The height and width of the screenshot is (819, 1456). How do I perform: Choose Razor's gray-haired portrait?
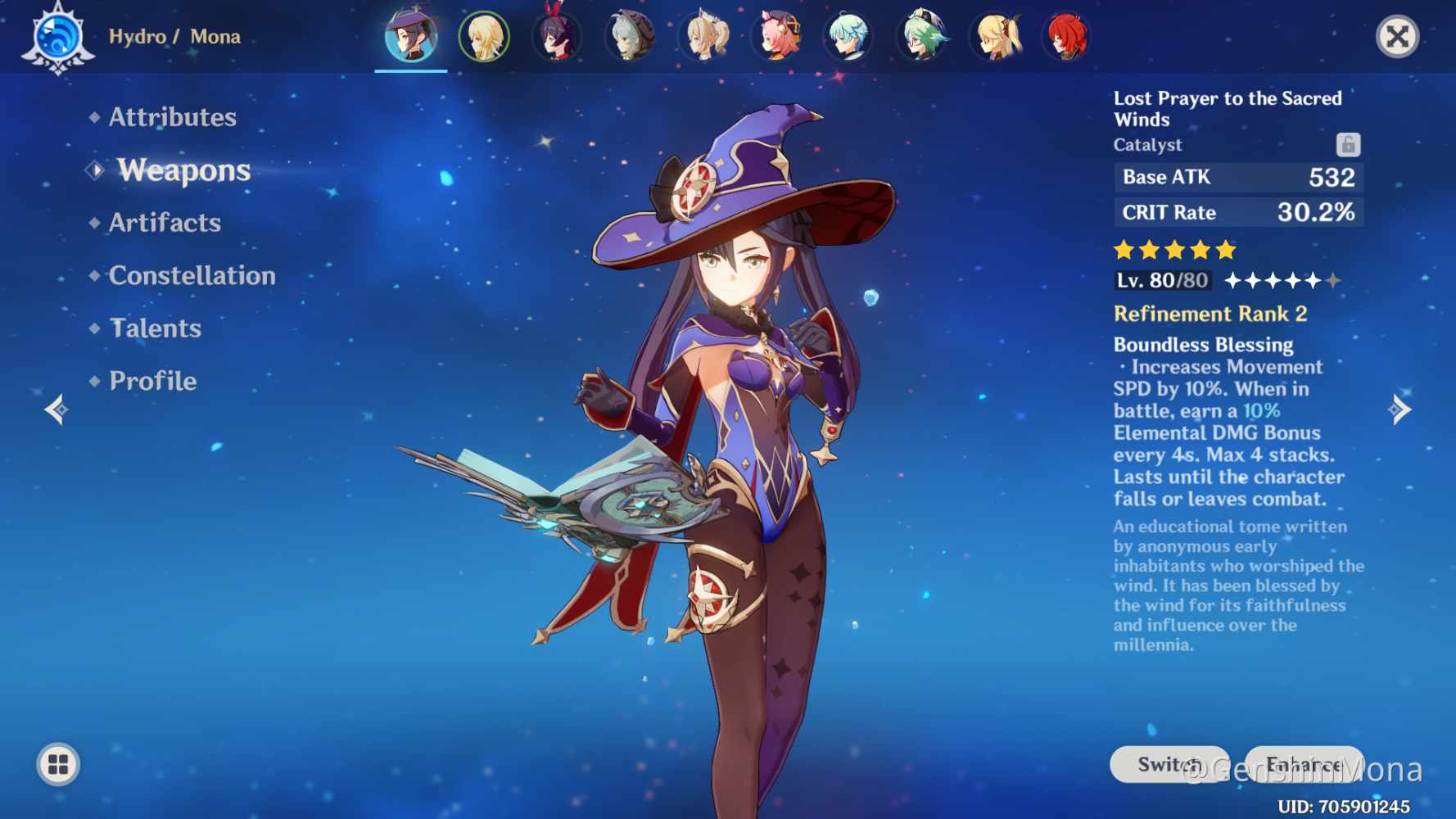tap(630, 37)
